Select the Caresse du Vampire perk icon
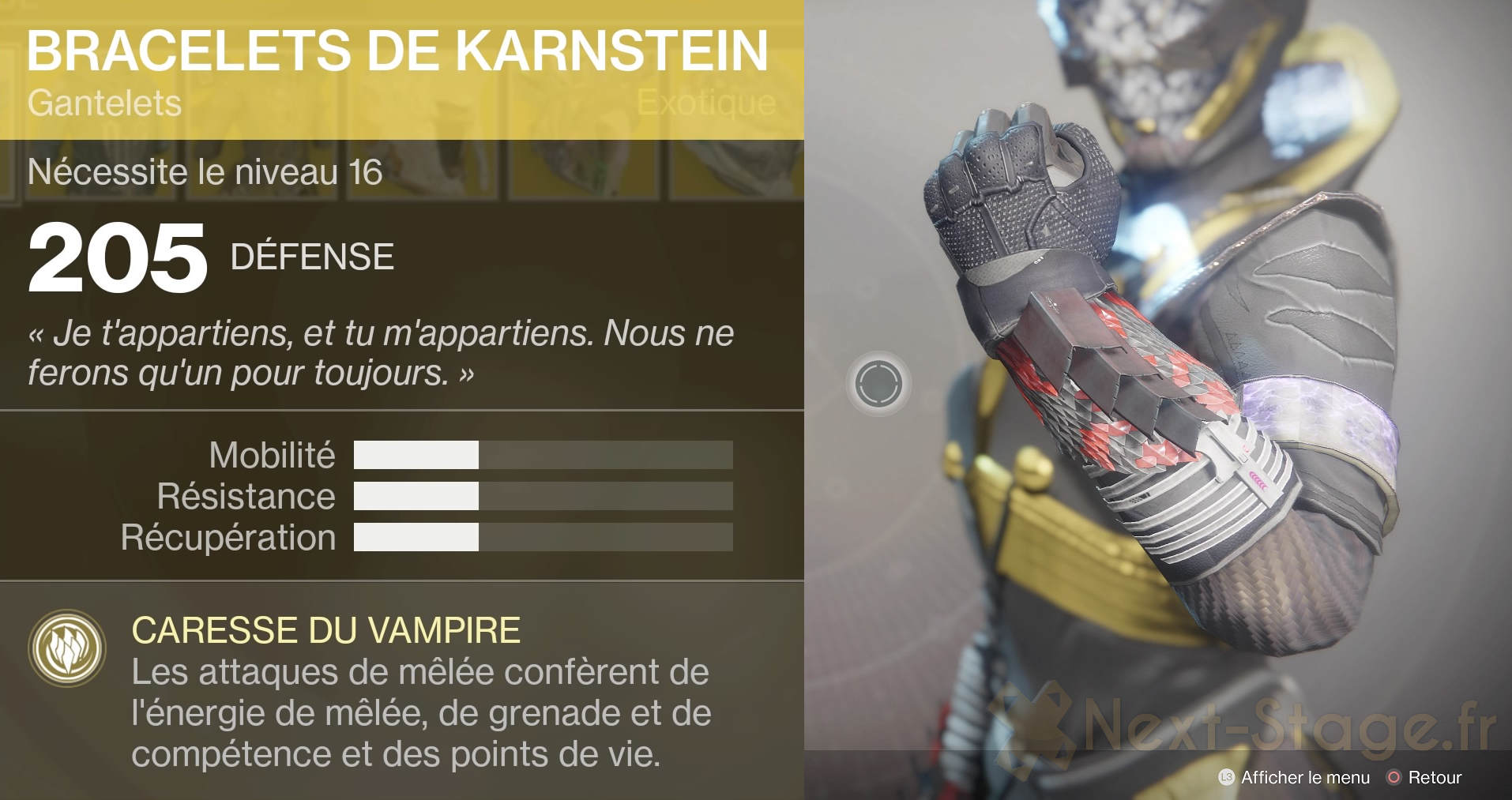 [x=67, y=648]
